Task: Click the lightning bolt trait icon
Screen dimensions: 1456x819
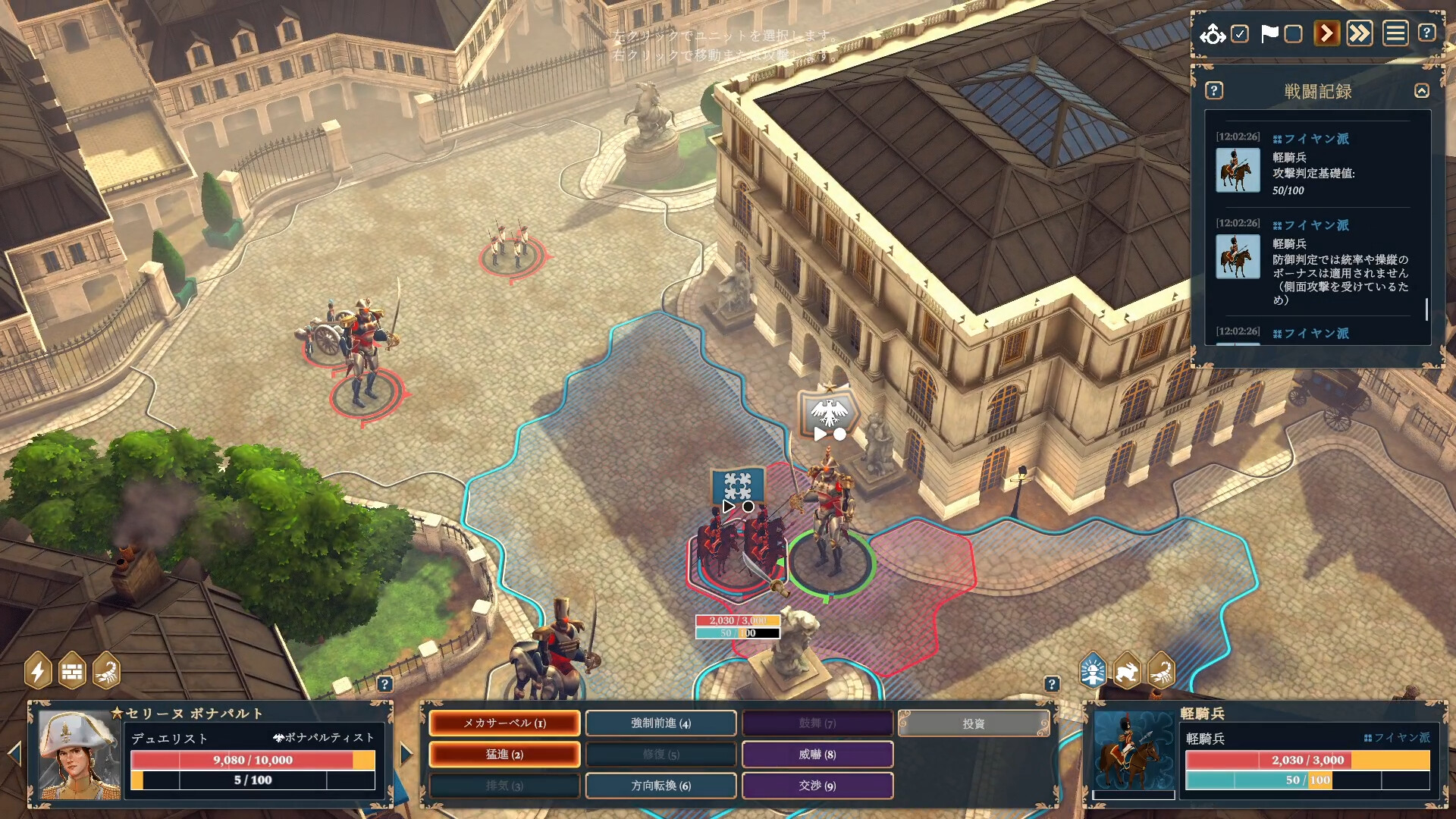Action: [38, 671]
